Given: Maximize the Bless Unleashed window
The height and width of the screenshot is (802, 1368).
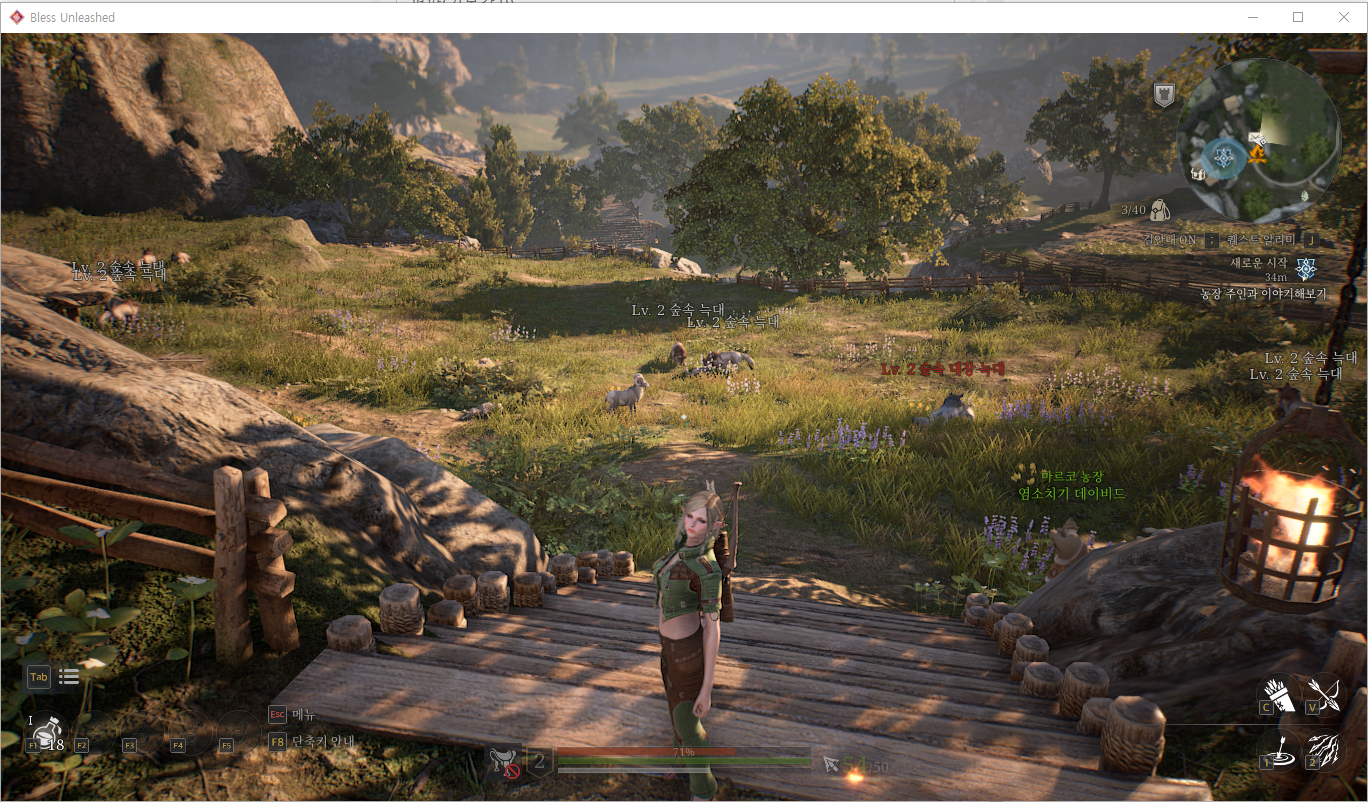Looking at the screenshot, I should pos(1298,17).
